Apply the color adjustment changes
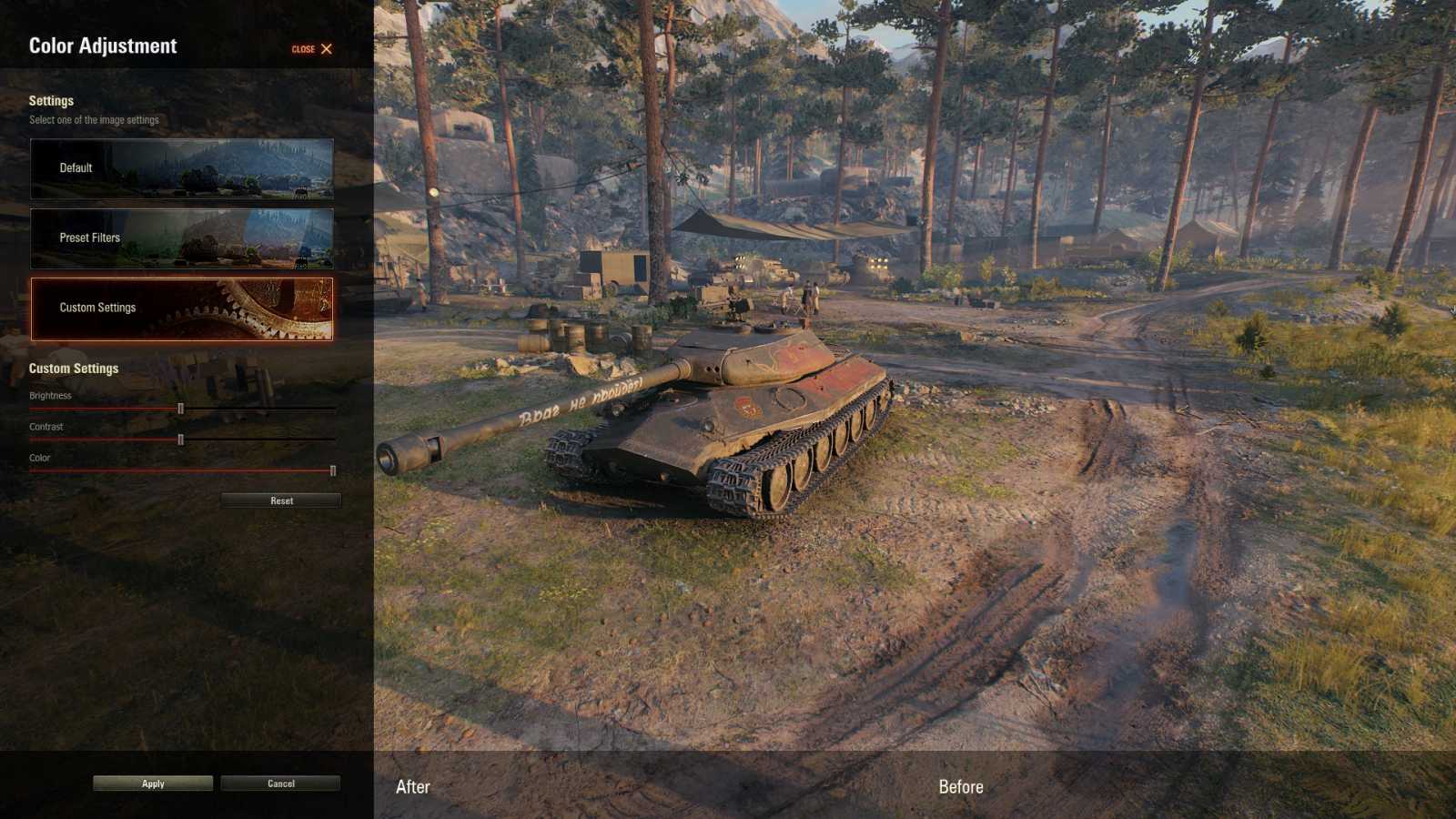This screenshot has width=1456, height=819. click(x=152, y=784)
